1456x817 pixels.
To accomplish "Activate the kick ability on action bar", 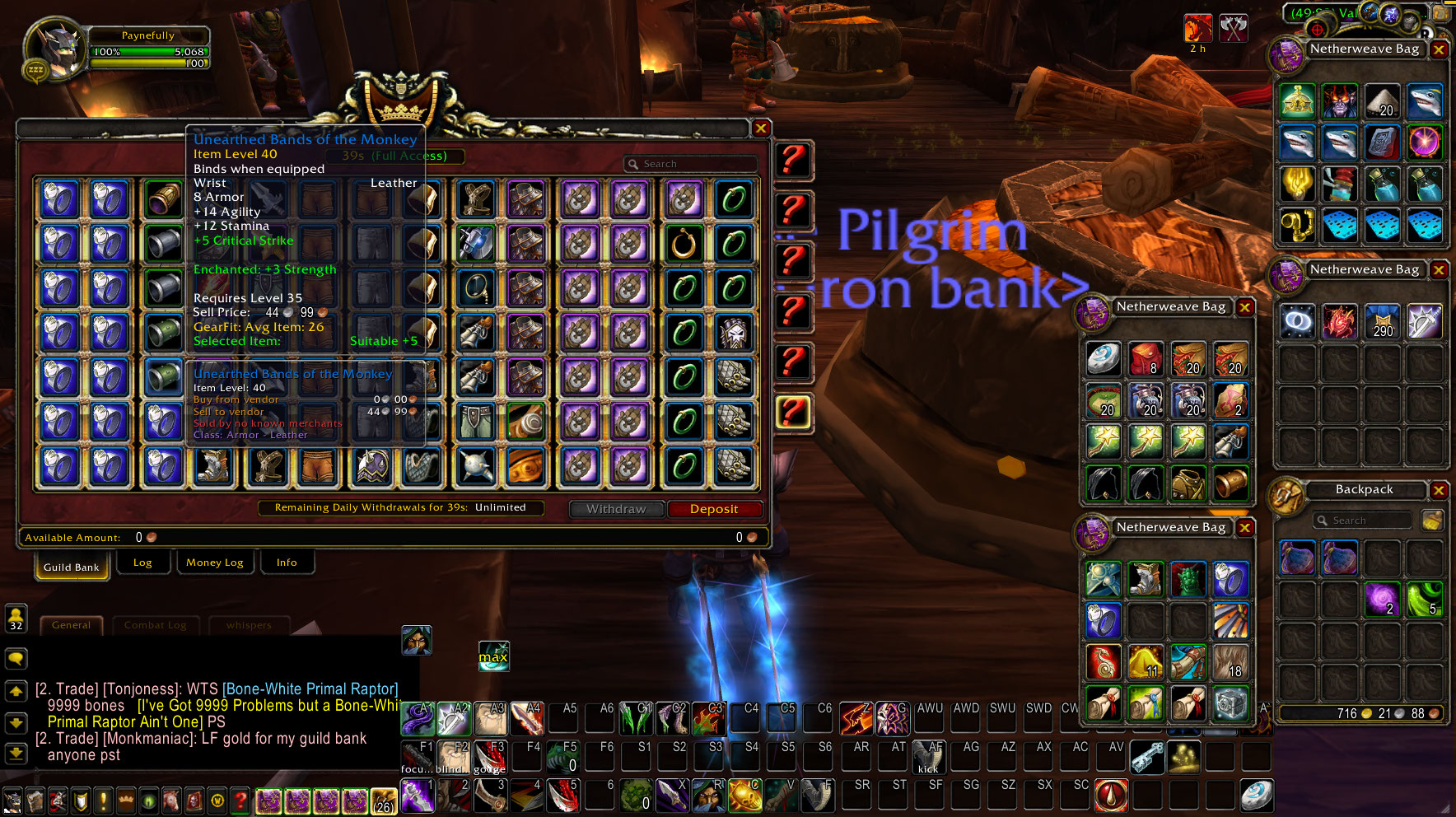I will point(929,757).
